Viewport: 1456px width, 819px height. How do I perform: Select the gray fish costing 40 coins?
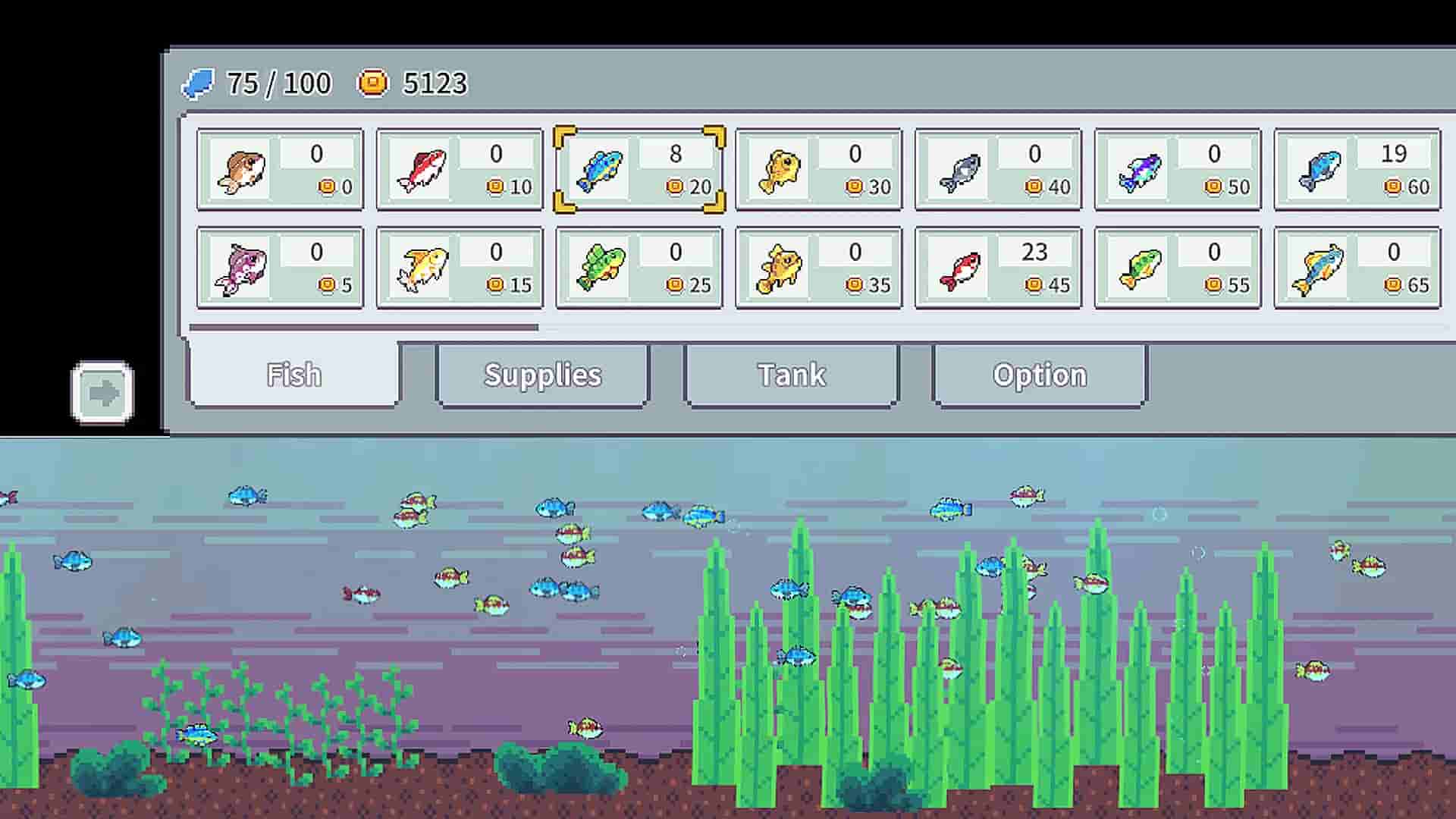998,168
